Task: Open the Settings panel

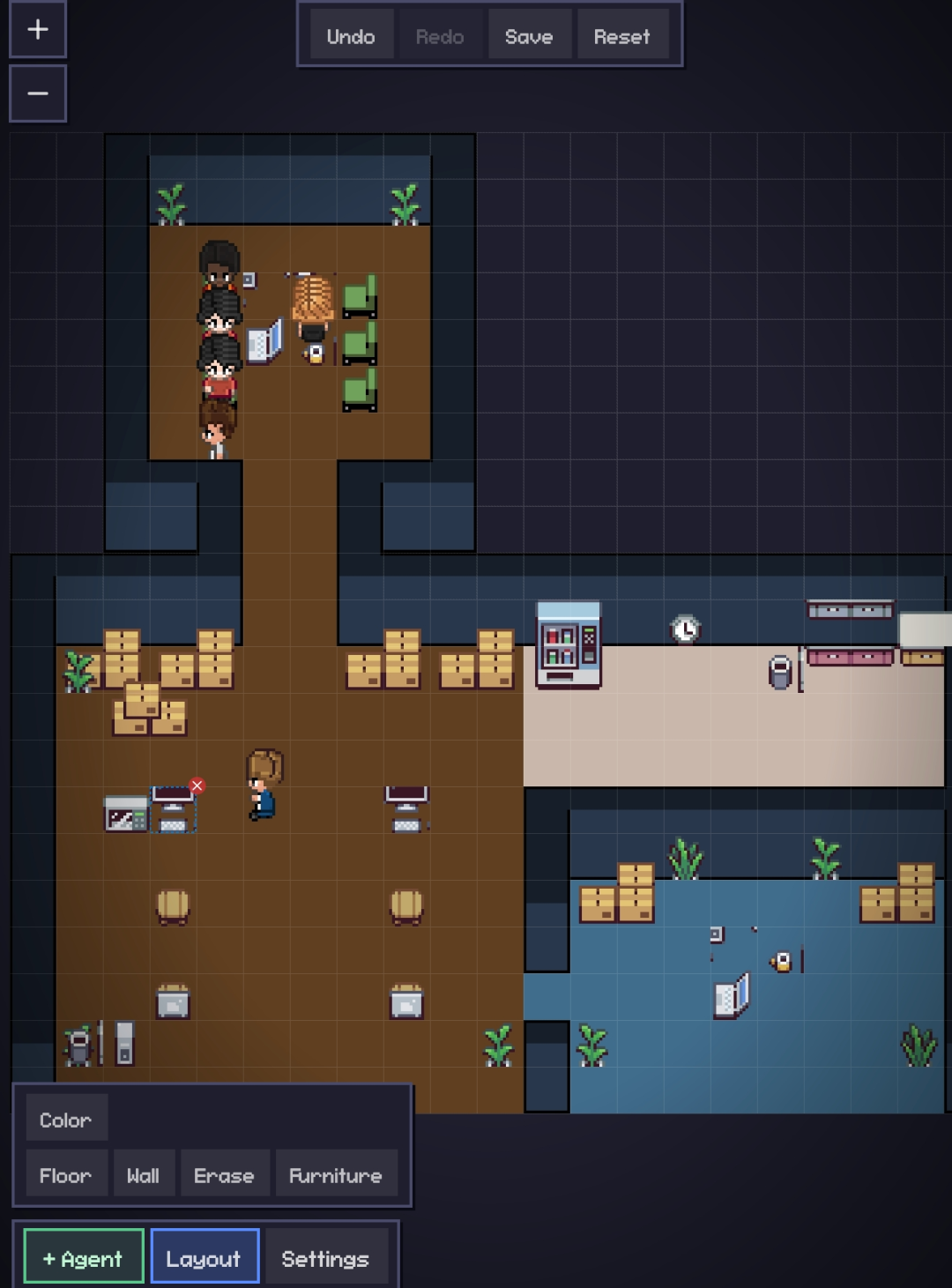Action: [x=325, y=1258]
